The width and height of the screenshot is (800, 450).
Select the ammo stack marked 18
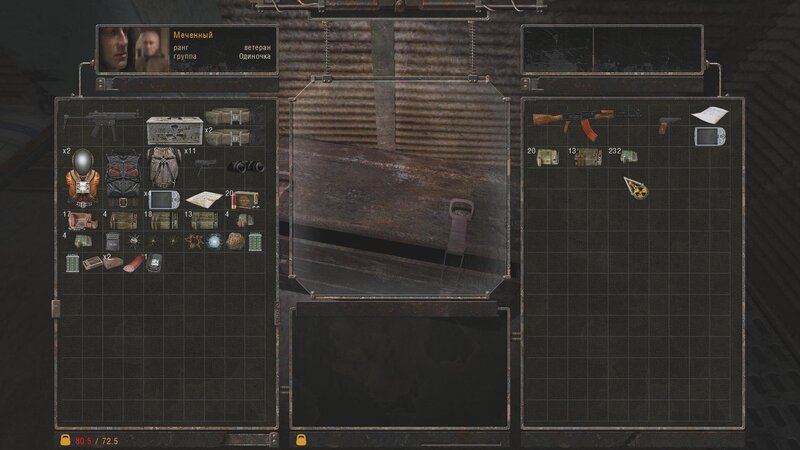[161, 220]
